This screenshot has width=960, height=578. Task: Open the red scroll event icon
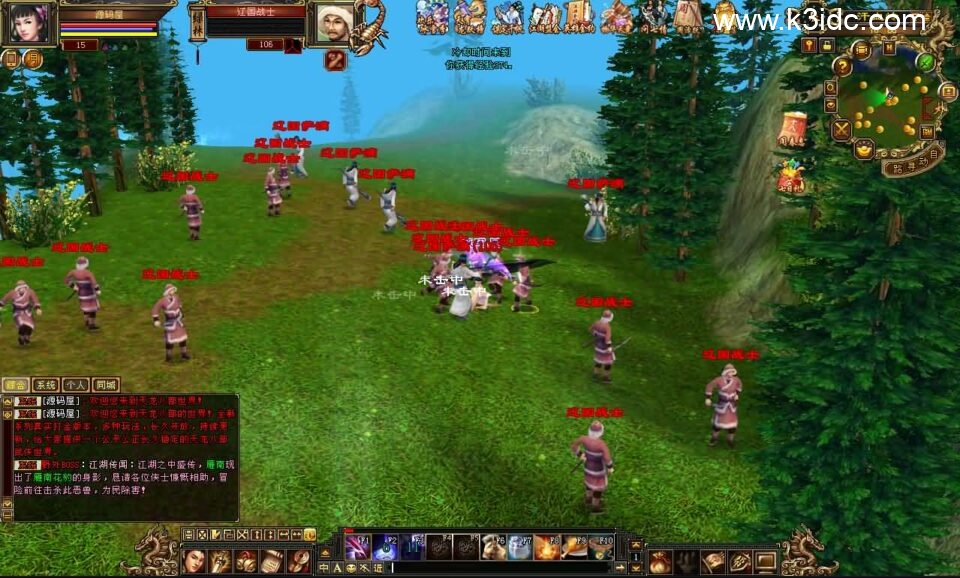pyautogui.click(x=792, y=130)
